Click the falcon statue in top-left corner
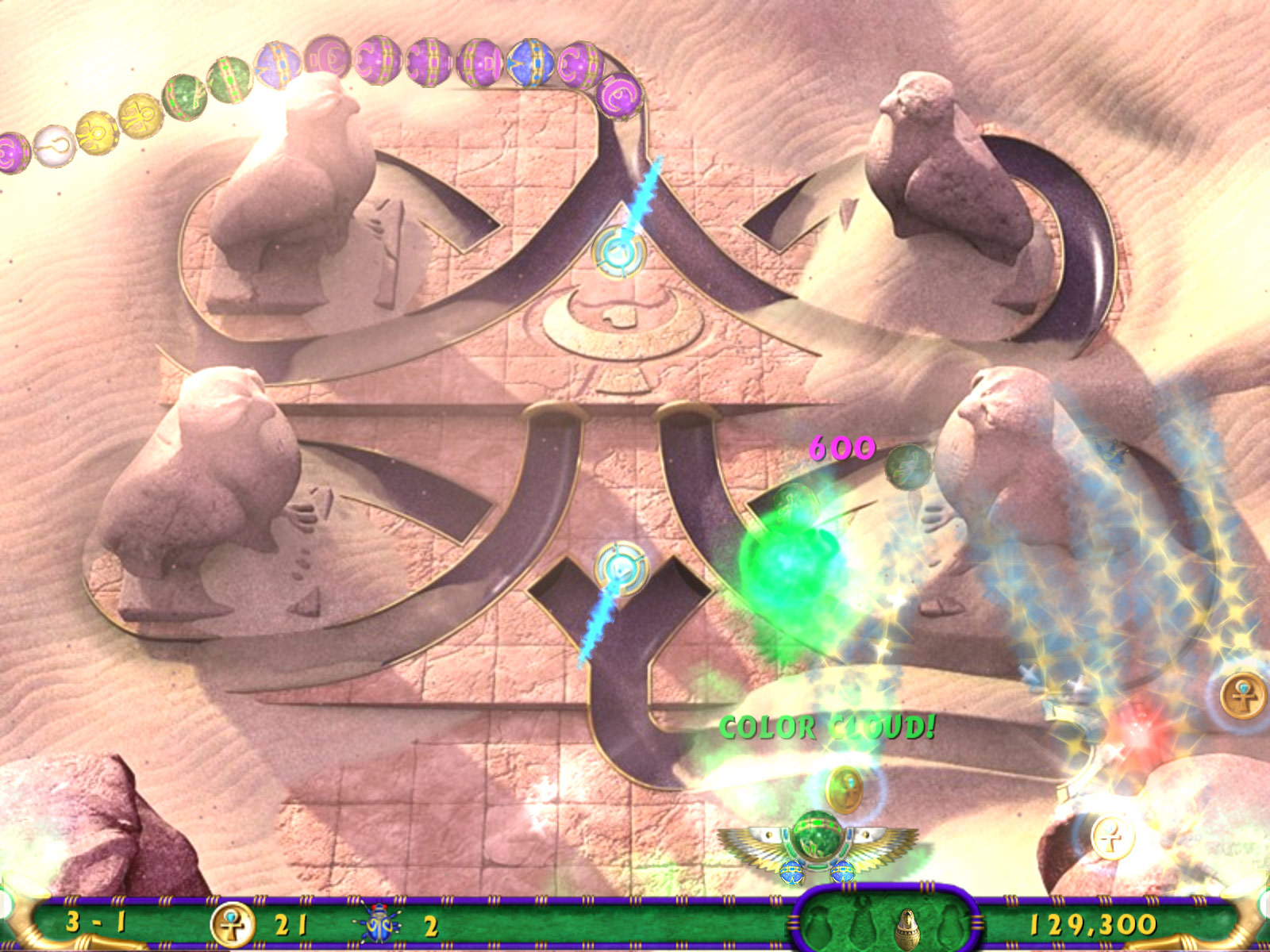 click(294, 190)
